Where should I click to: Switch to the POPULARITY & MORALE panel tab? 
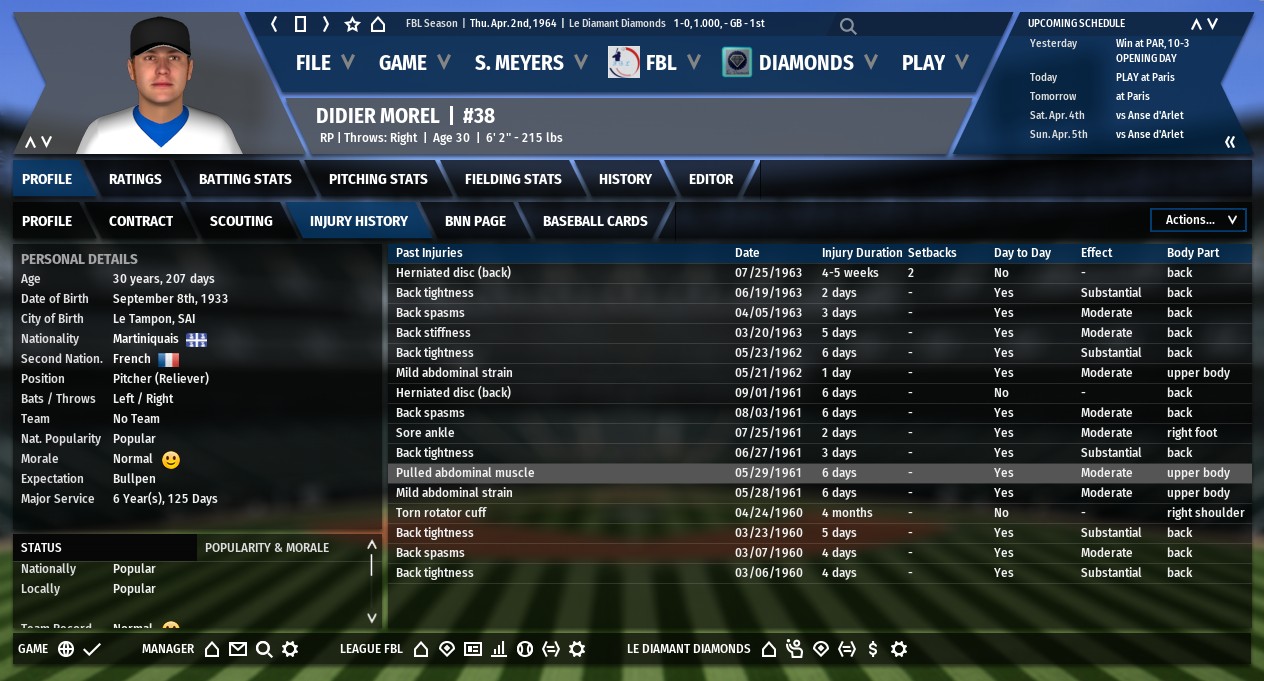267,547
